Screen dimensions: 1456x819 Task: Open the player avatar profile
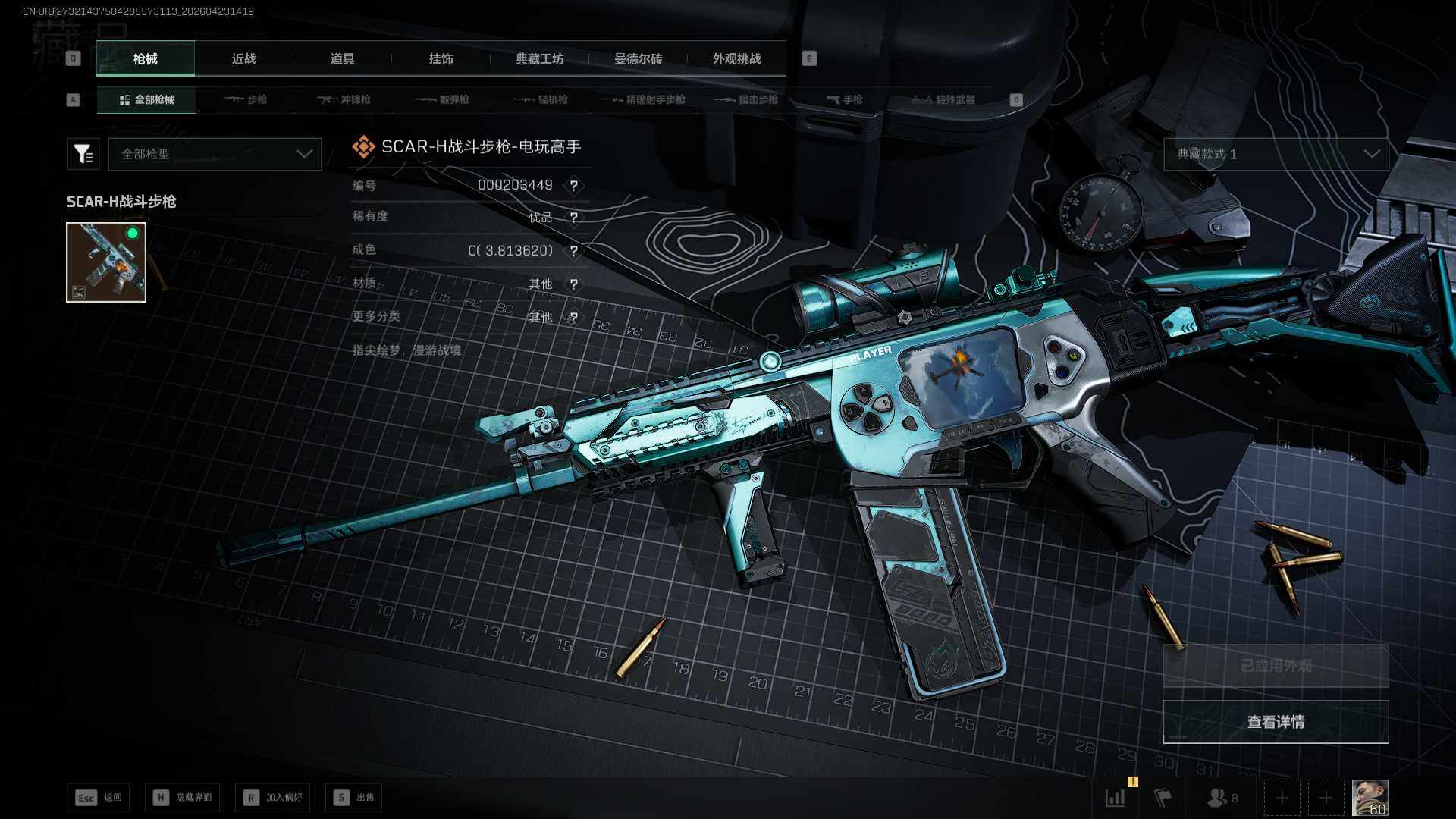click(x=1370, y=798)
